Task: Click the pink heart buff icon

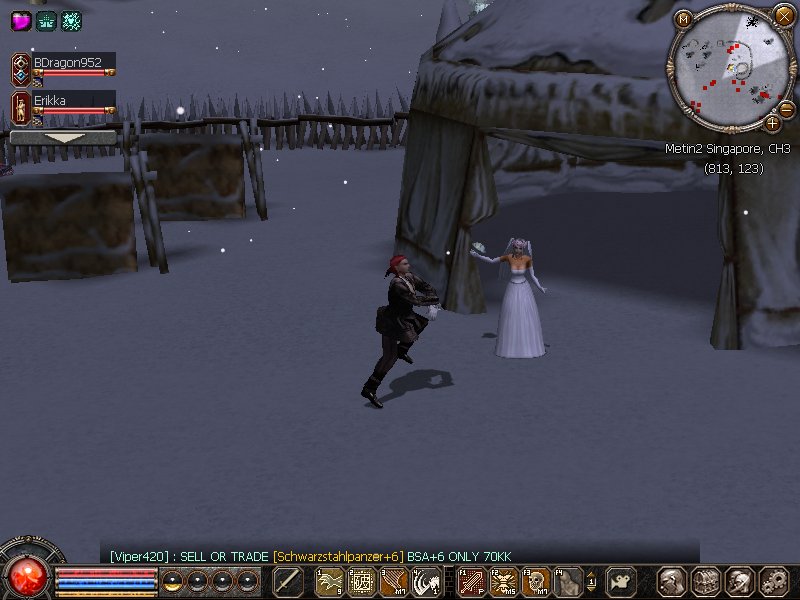Action: 21,20
